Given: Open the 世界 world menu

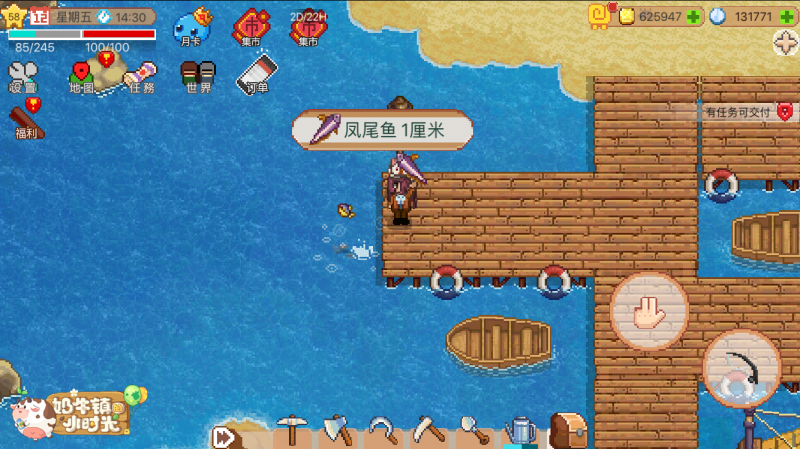Looking at the screenshot, I should tap(198, 77).
